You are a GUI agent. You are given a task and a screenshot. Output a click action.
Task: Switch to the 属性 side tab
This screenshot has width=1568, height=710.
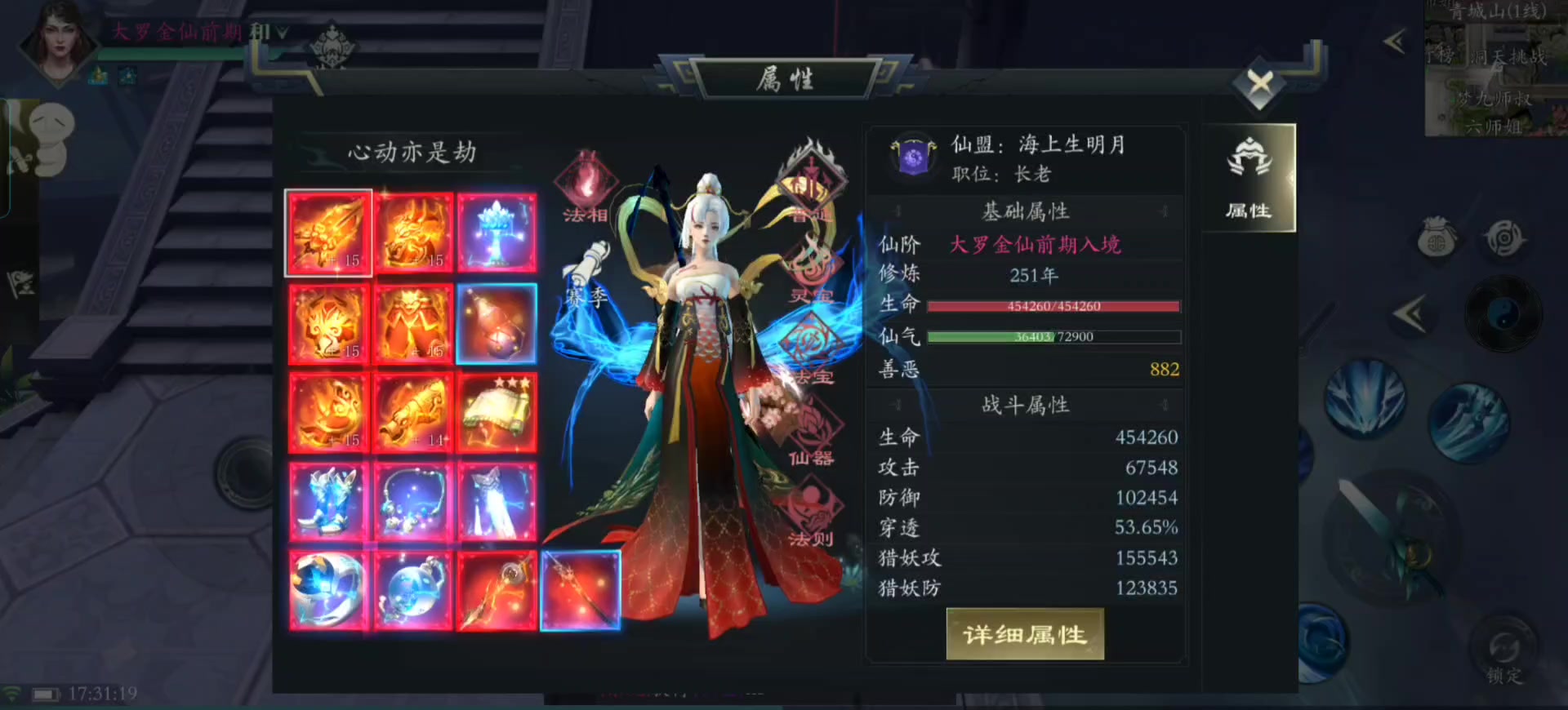click(1249, 178)
